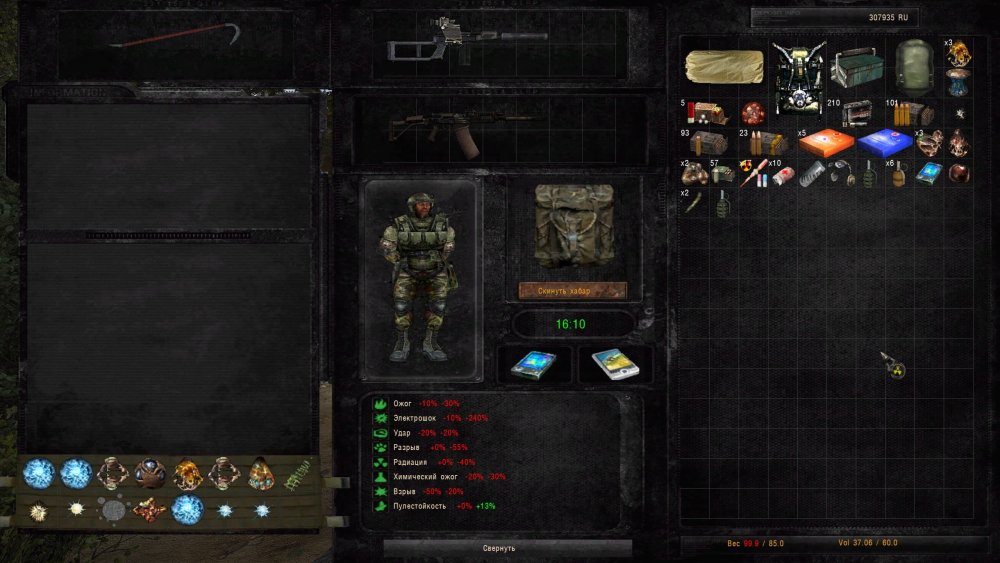This screenshot has height=563, width=1000.
Task: Select the blue-screen PDA device slot
Action: (x=533, y=365)
